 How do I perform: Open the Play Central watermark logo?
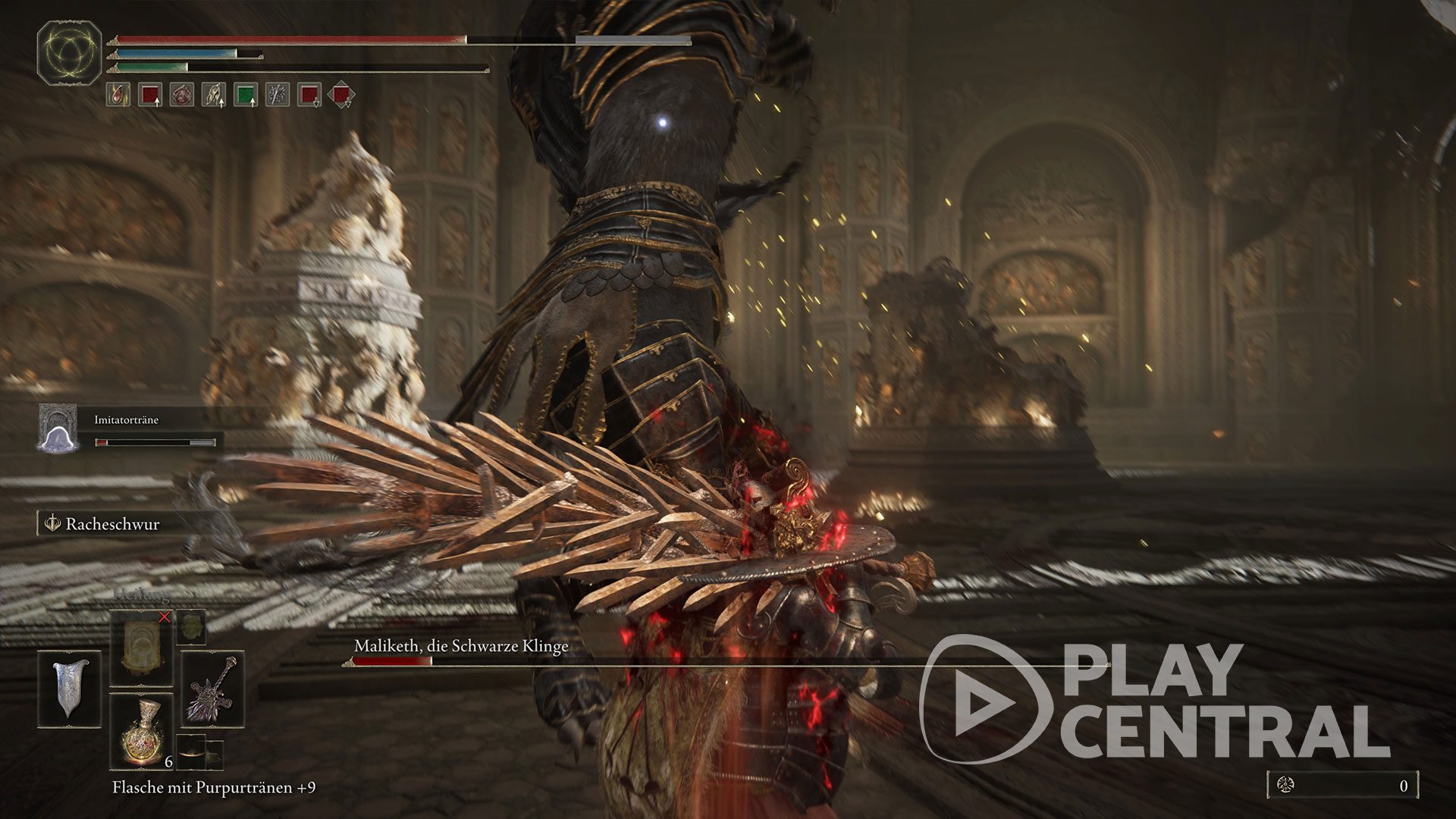(x=1153, y=699)
